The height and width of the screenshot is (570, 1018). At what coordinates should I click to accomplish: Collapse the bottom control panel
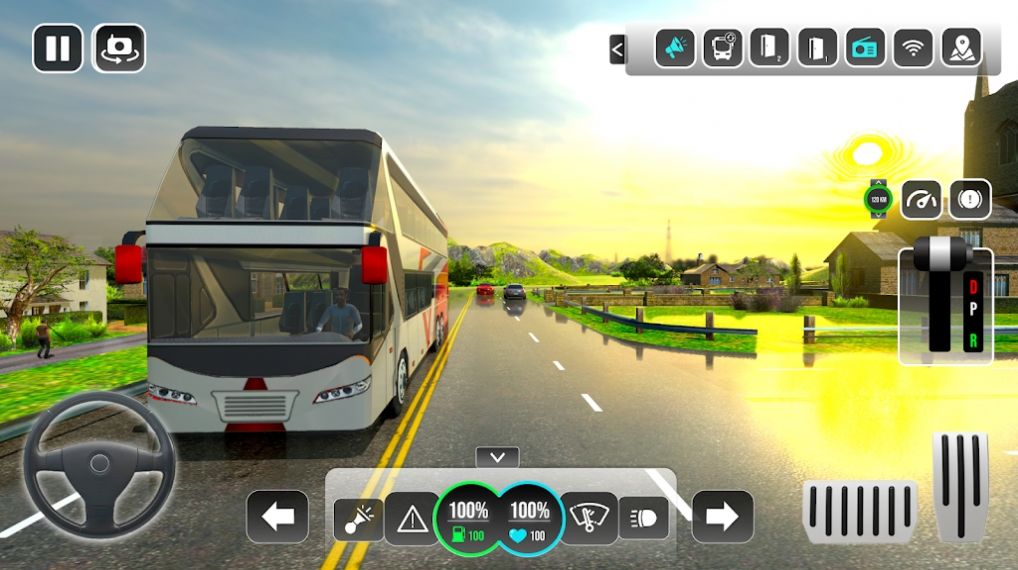click(497, 457)
